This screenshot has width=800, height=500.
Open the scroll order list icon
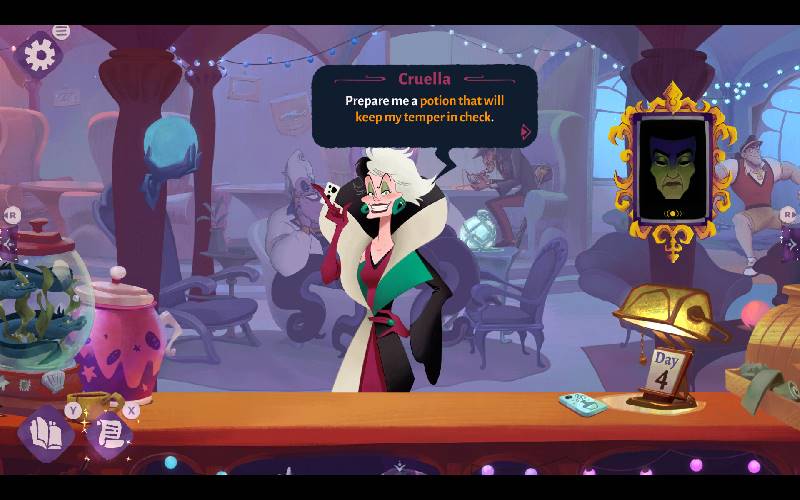110,434
